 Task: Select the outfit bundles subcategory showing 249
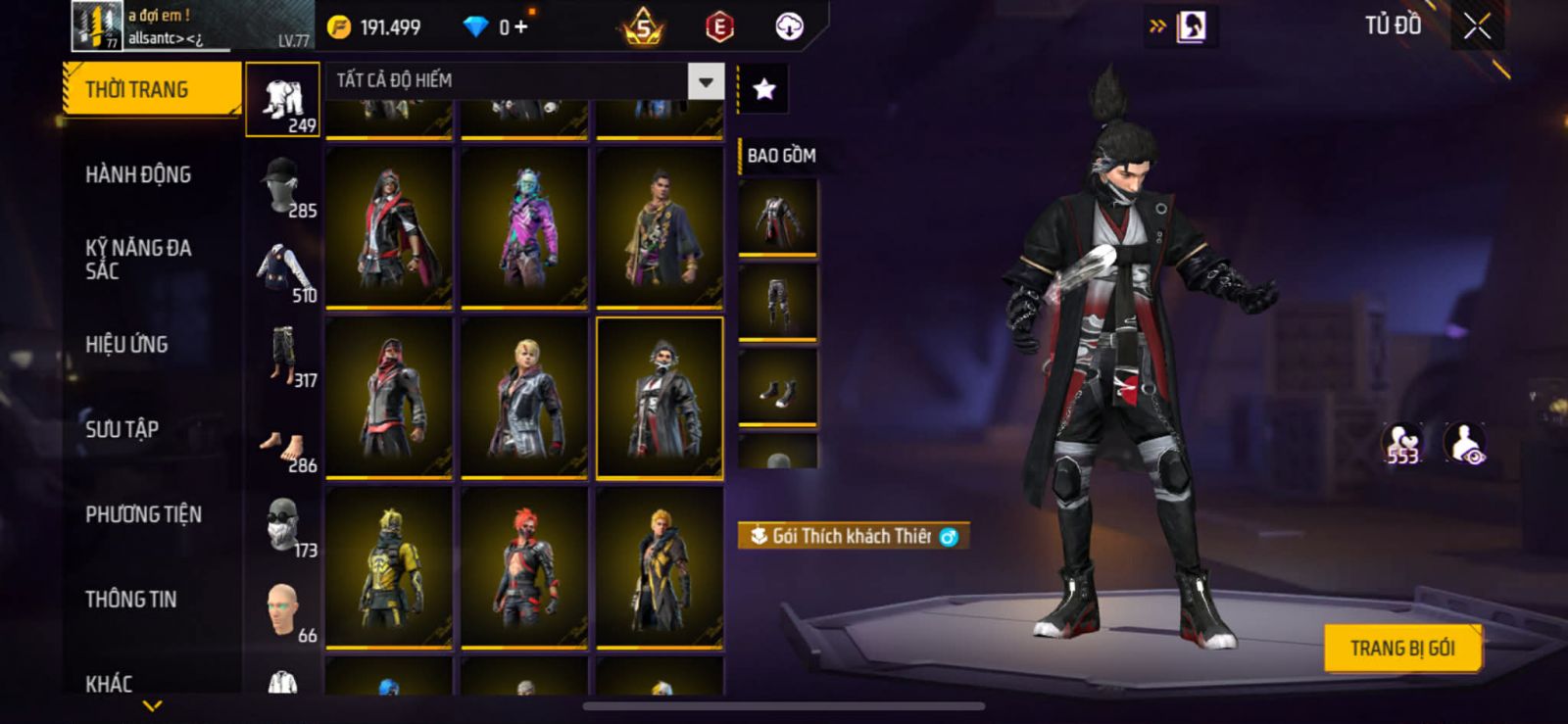(283, 100)
